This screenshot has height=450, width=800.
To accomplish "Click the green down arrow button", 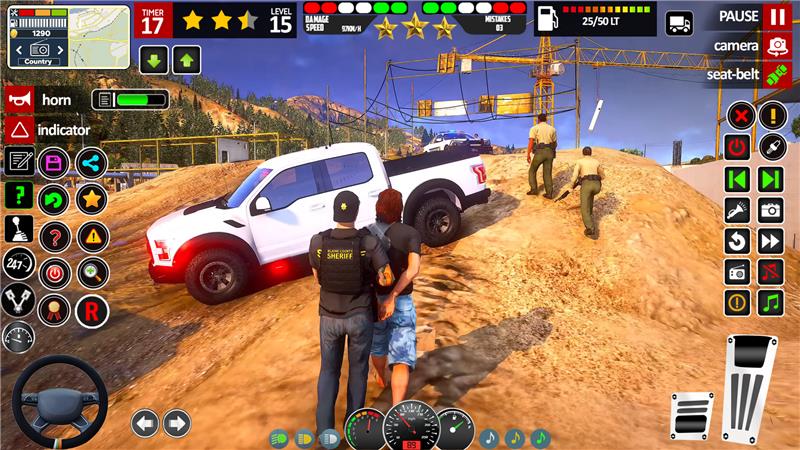I will click(x=155, y=59).
